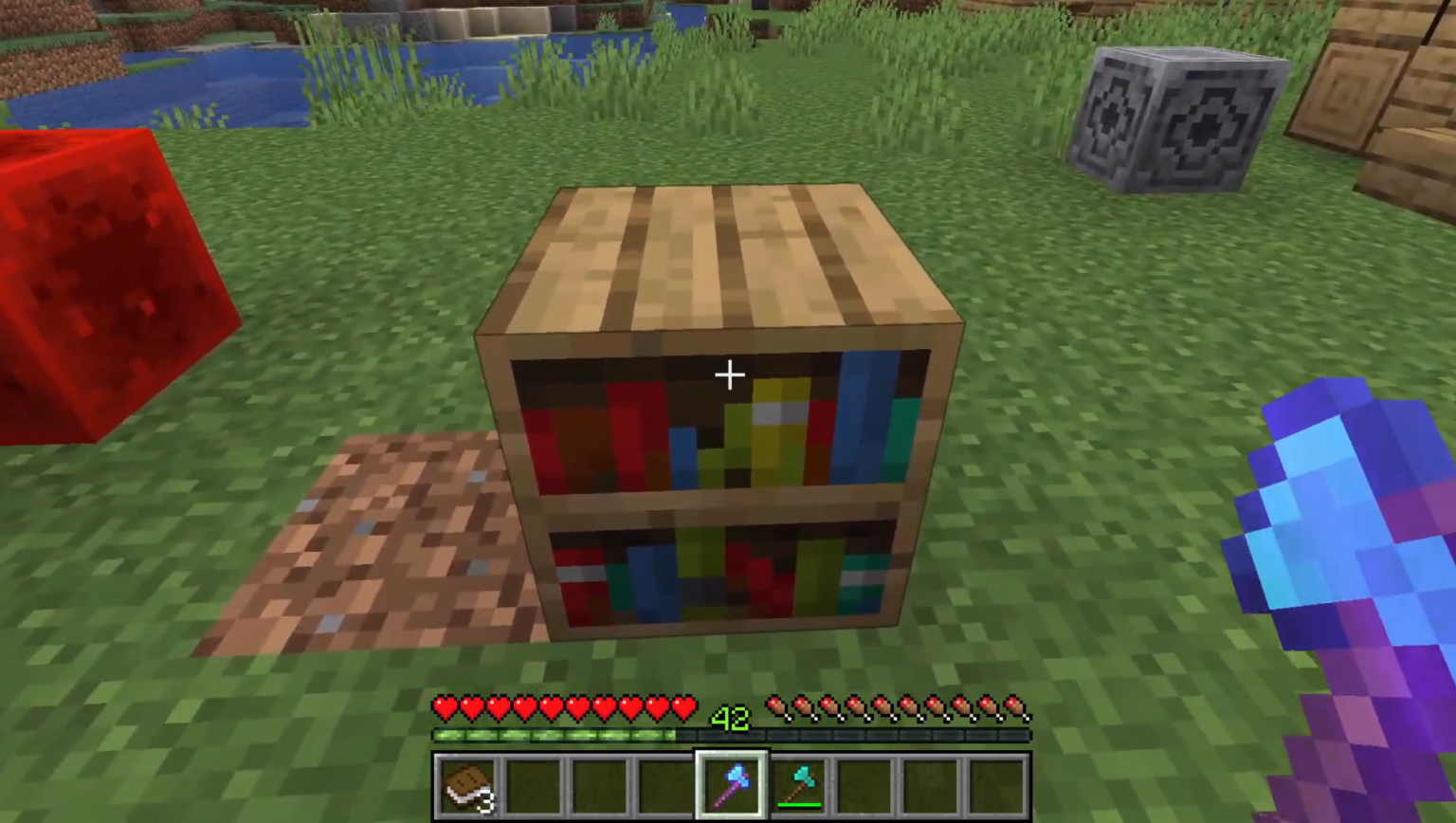The width and height of the screenshot is (1456, 823).
Task: Click the crosshair at screen center
Action: [730, 375]
